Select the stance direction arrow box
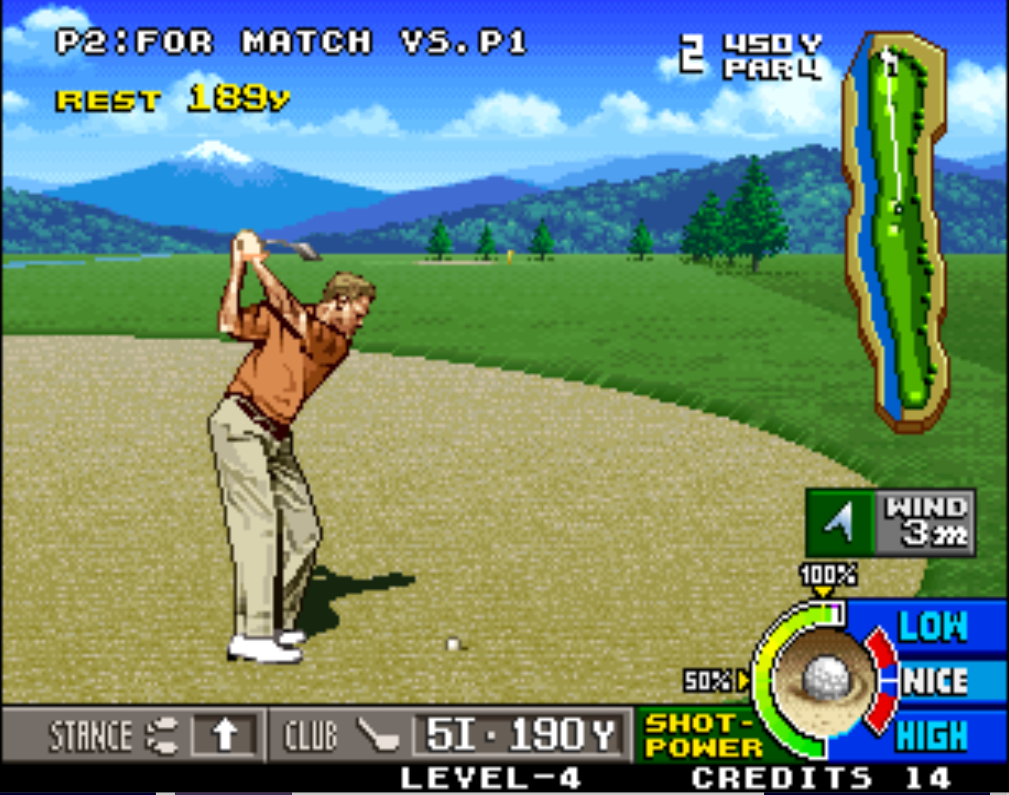The width and height of the screenshot is (1009, 795). 227,736
